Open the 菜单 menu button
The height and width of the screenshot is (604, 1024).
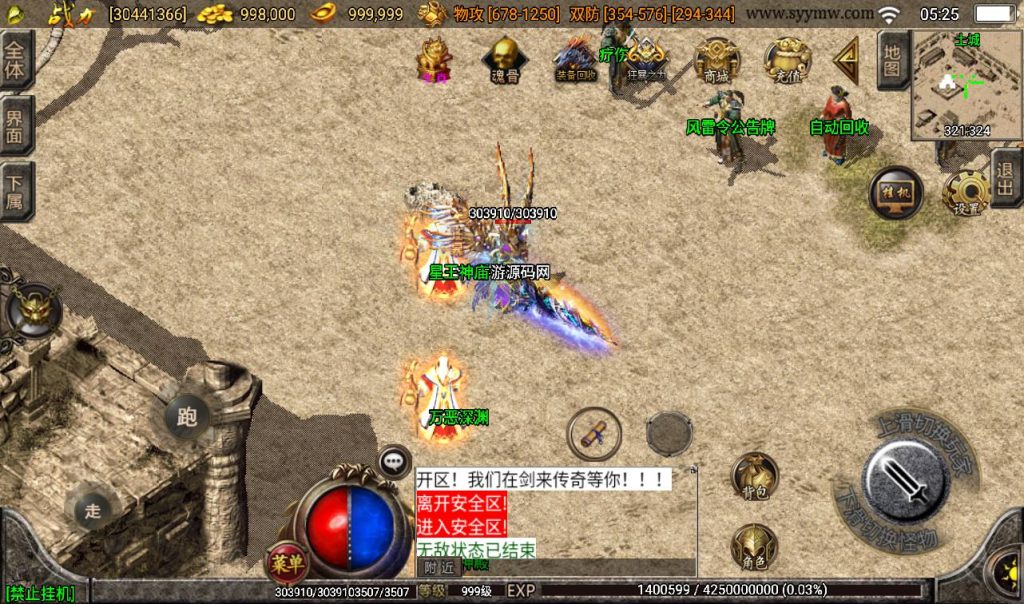pyautogui.click(x=285, y=564)
